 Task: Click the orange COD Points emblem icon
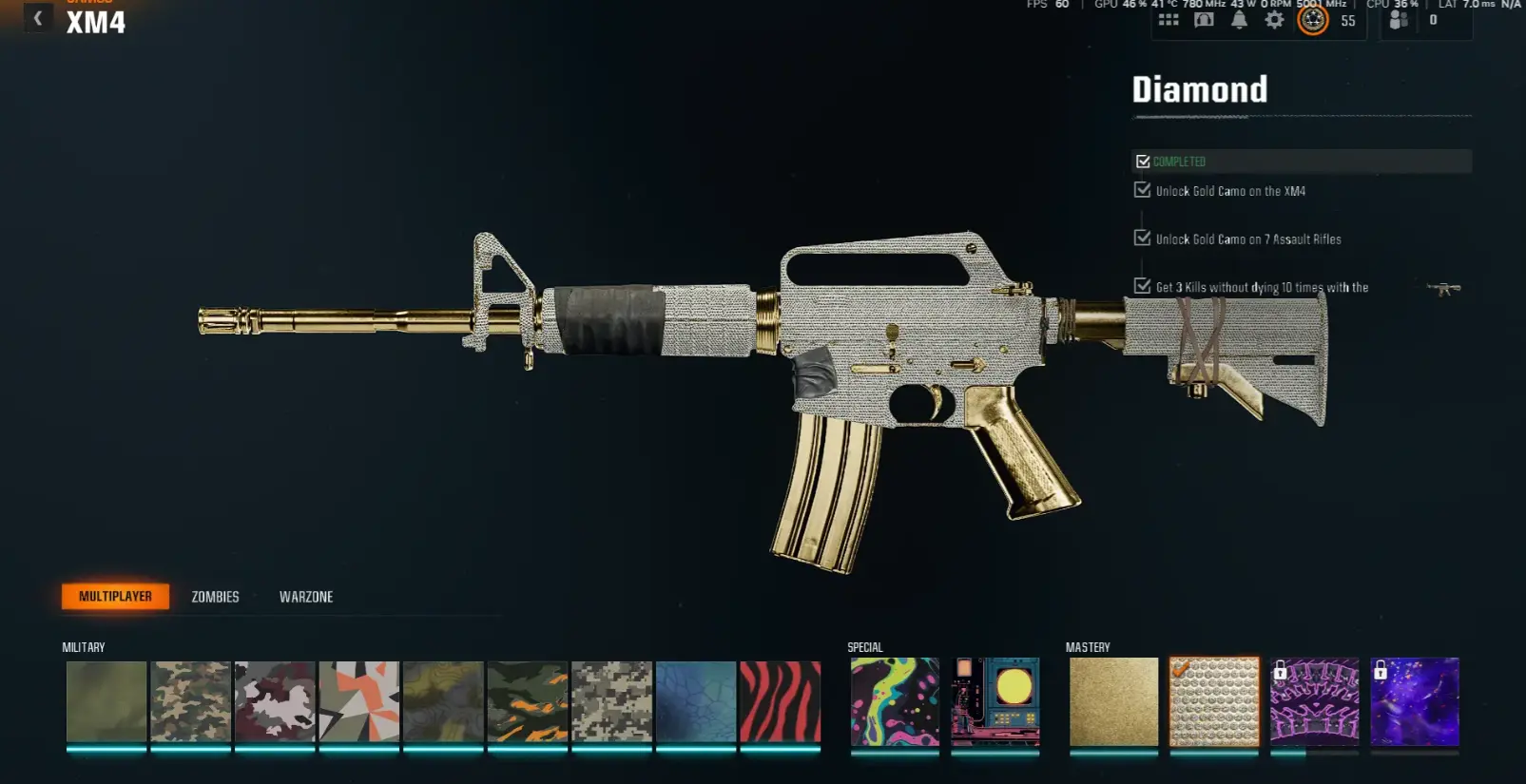pos(1313,20)
